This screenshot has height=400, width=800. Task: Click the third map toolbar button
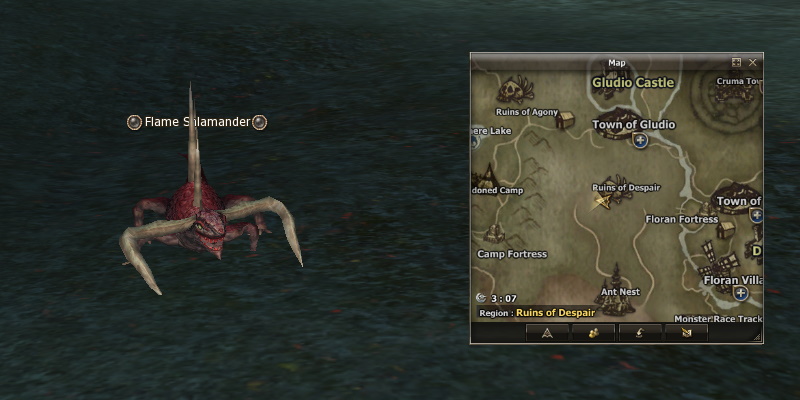[640, 333]
